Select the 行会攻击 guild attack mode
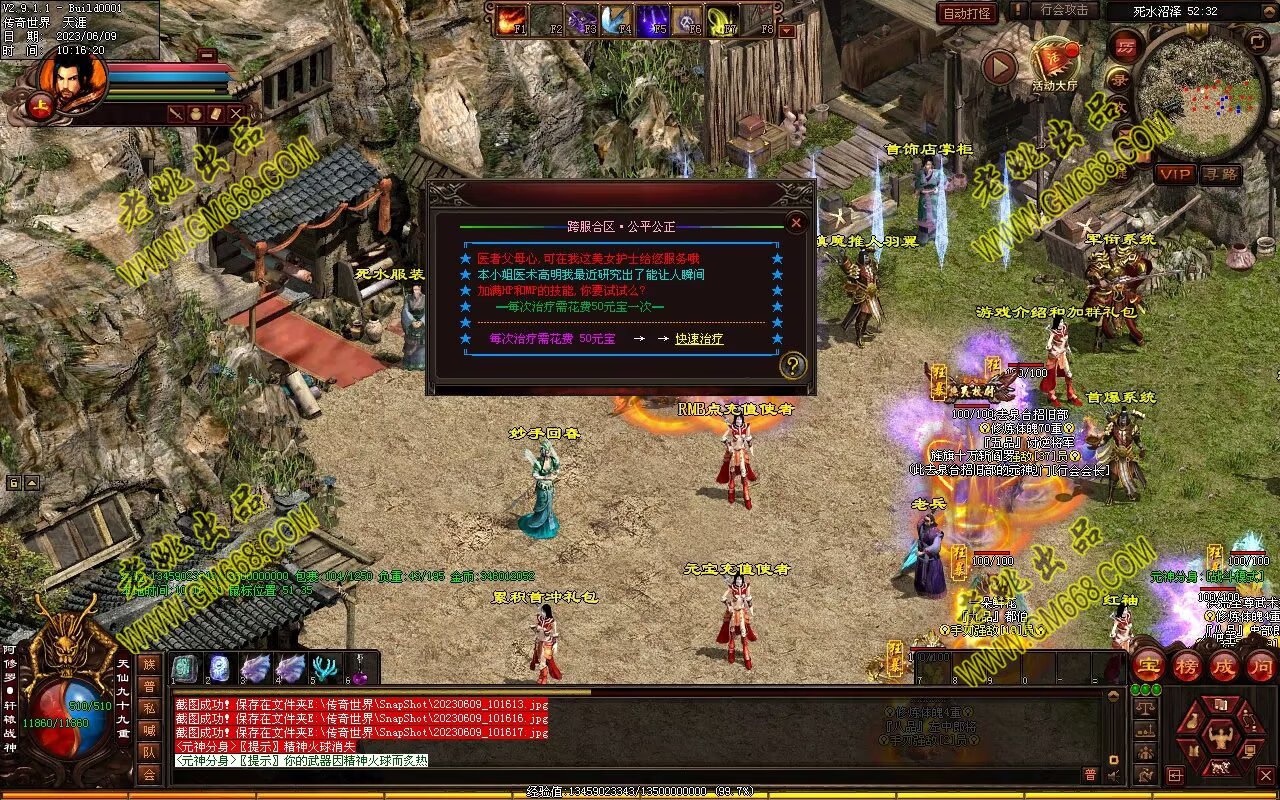The width and height of the screenshot is (1280, 800). (x=1064, y=11)
